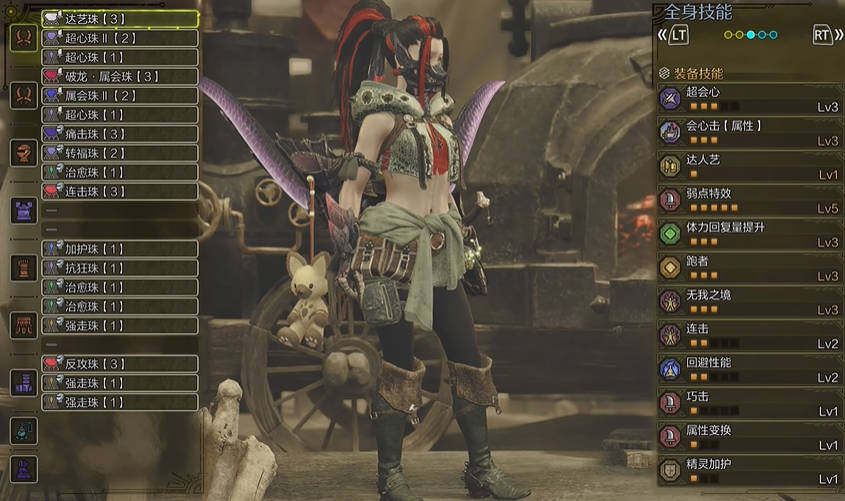This screenshot has height=501, width=845.
Task: Select the 属性变换 skill row
Action: click(x=749, y=436)
